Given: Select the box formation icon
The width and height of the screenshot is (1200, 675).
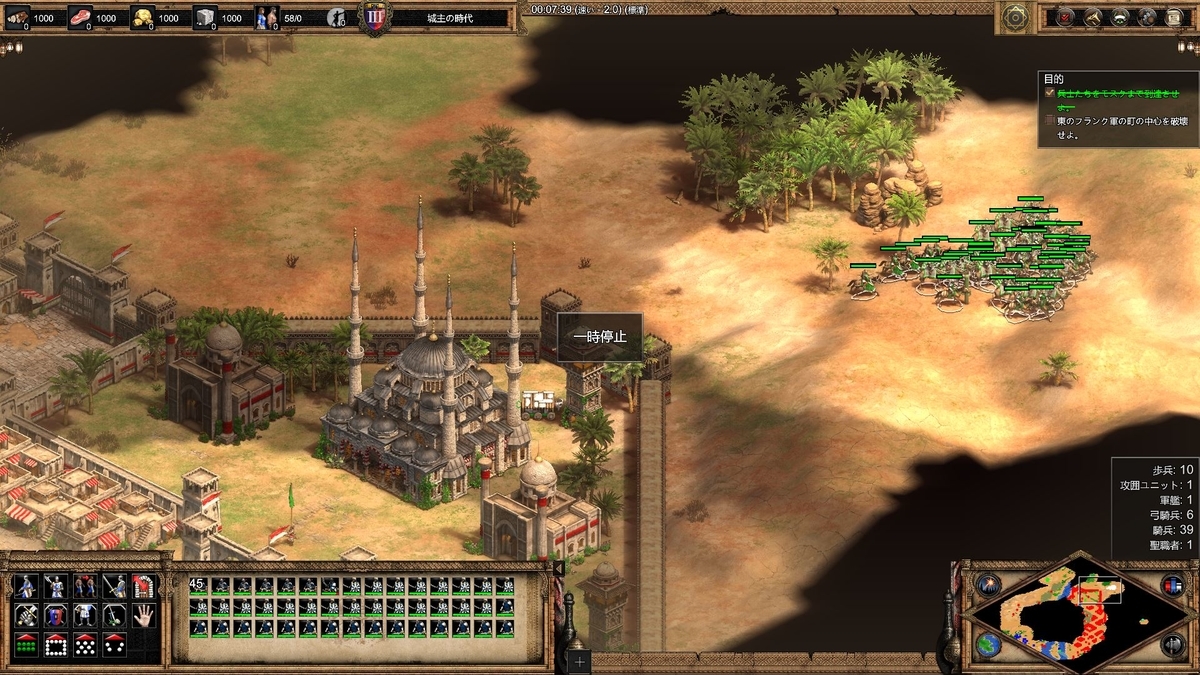Looking at the screenshot, I should pyautogui.click(x=55, y=643).
